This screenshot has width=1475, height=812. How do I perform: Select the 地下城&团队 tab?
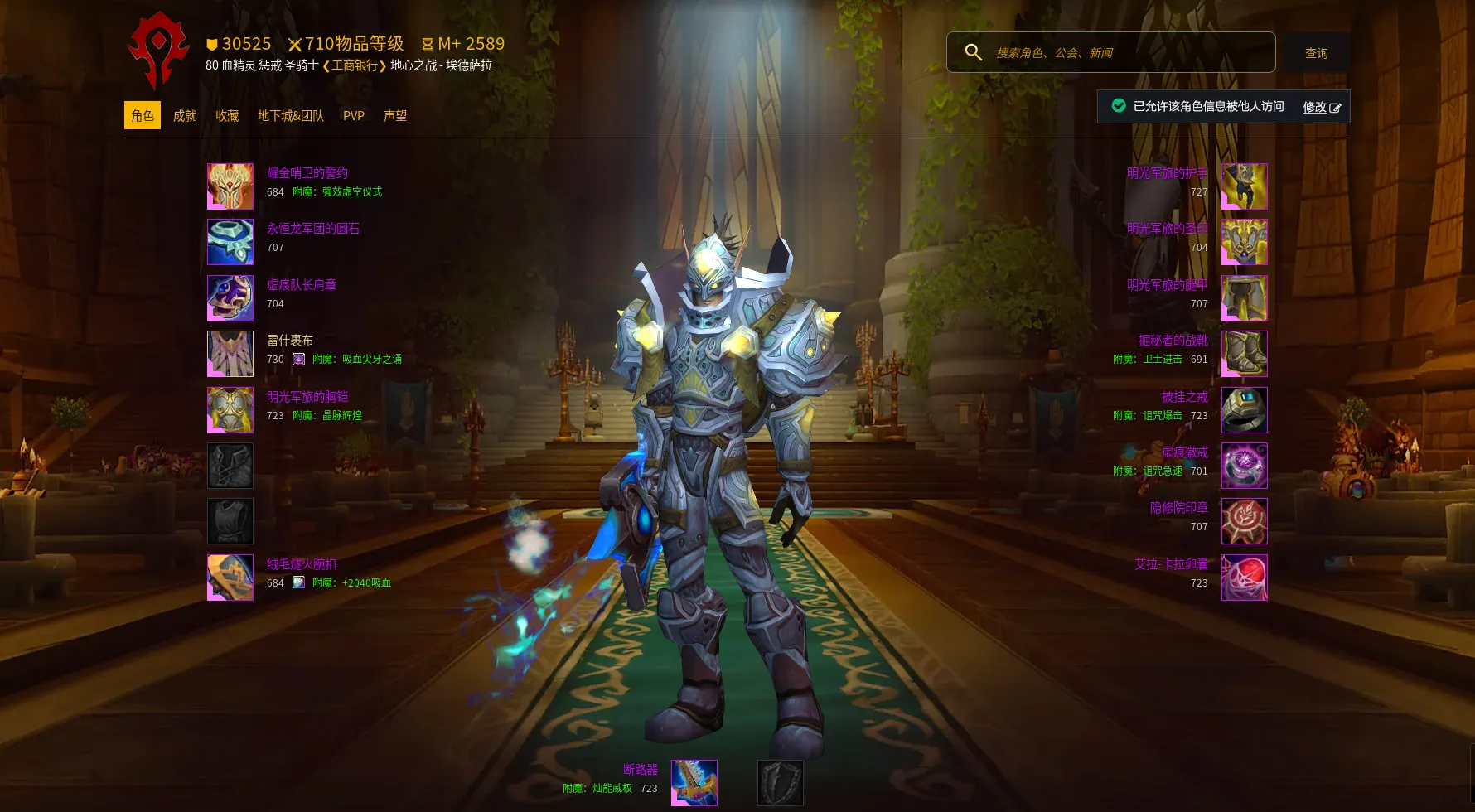291,116
